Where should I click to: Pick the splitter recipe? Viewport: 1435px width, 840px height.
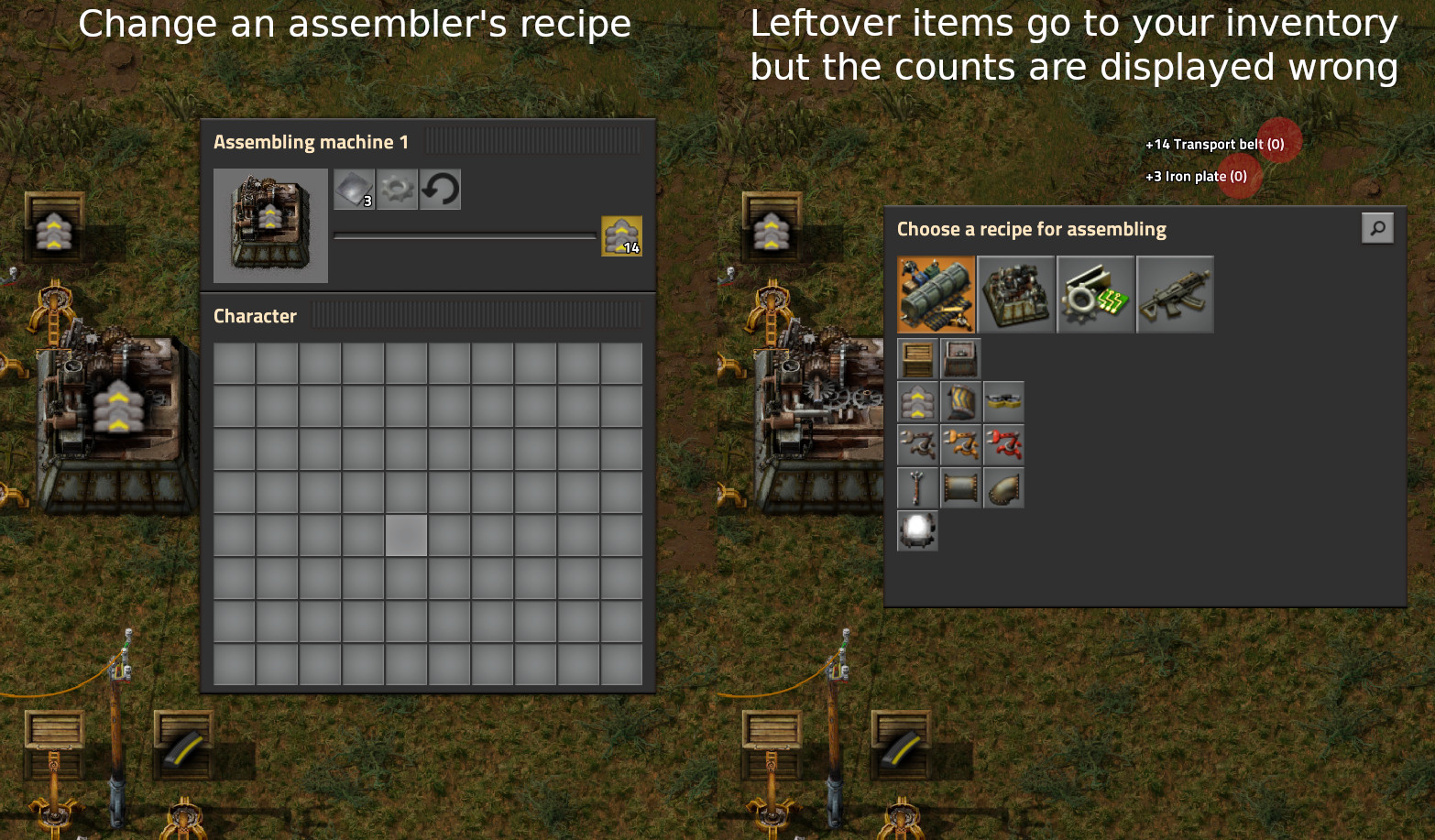click(1003, 401)
